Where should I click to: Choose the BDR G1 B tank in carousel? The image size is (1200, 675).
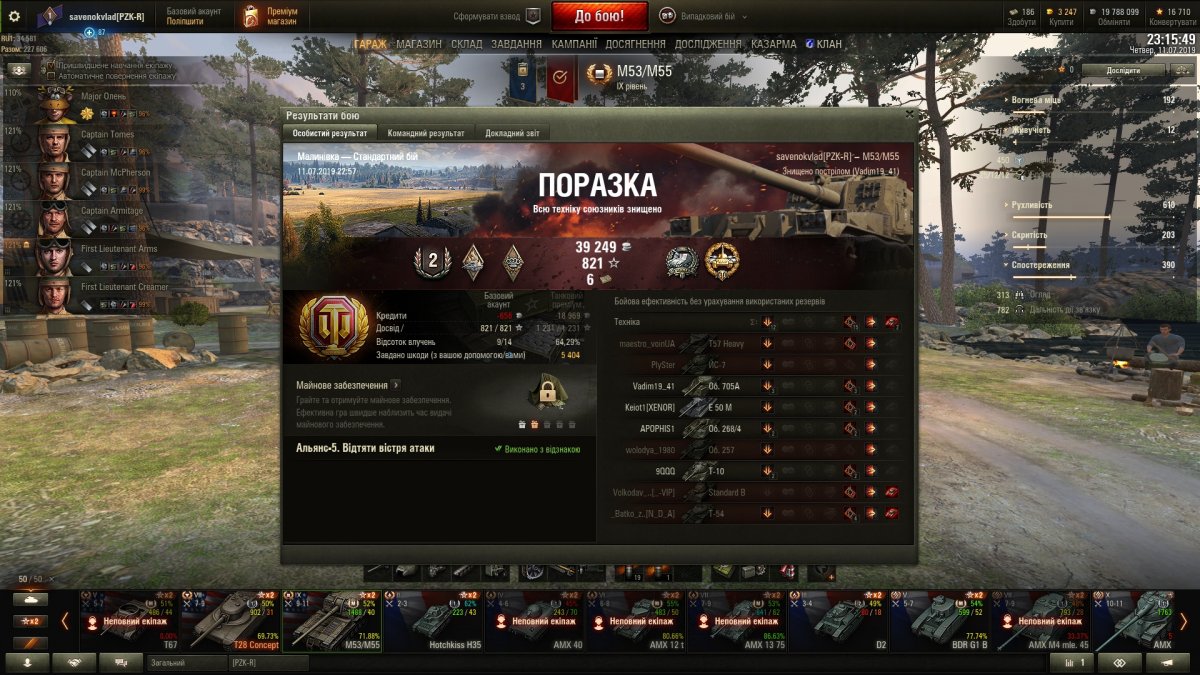click(x=939, y=620)
